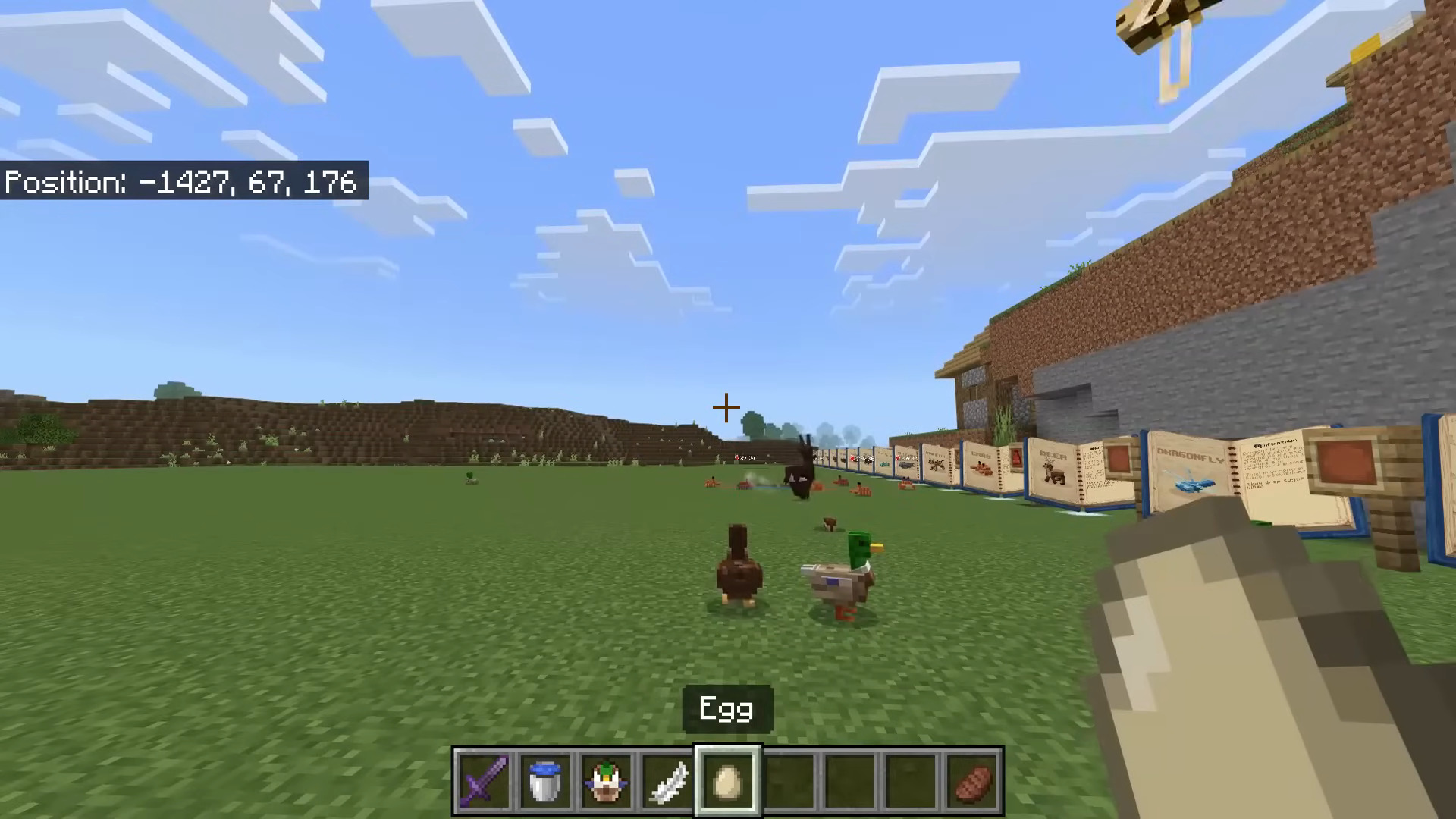Select the purple enchanted sword slot

coord(484,781)
